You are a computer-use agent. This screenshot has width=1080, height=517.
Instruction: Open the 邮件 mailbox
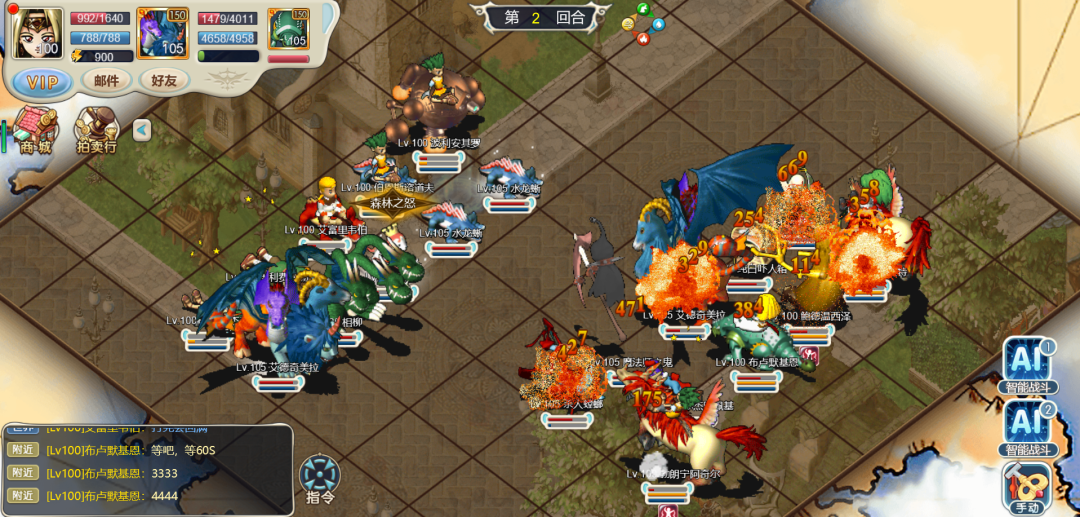106,81
